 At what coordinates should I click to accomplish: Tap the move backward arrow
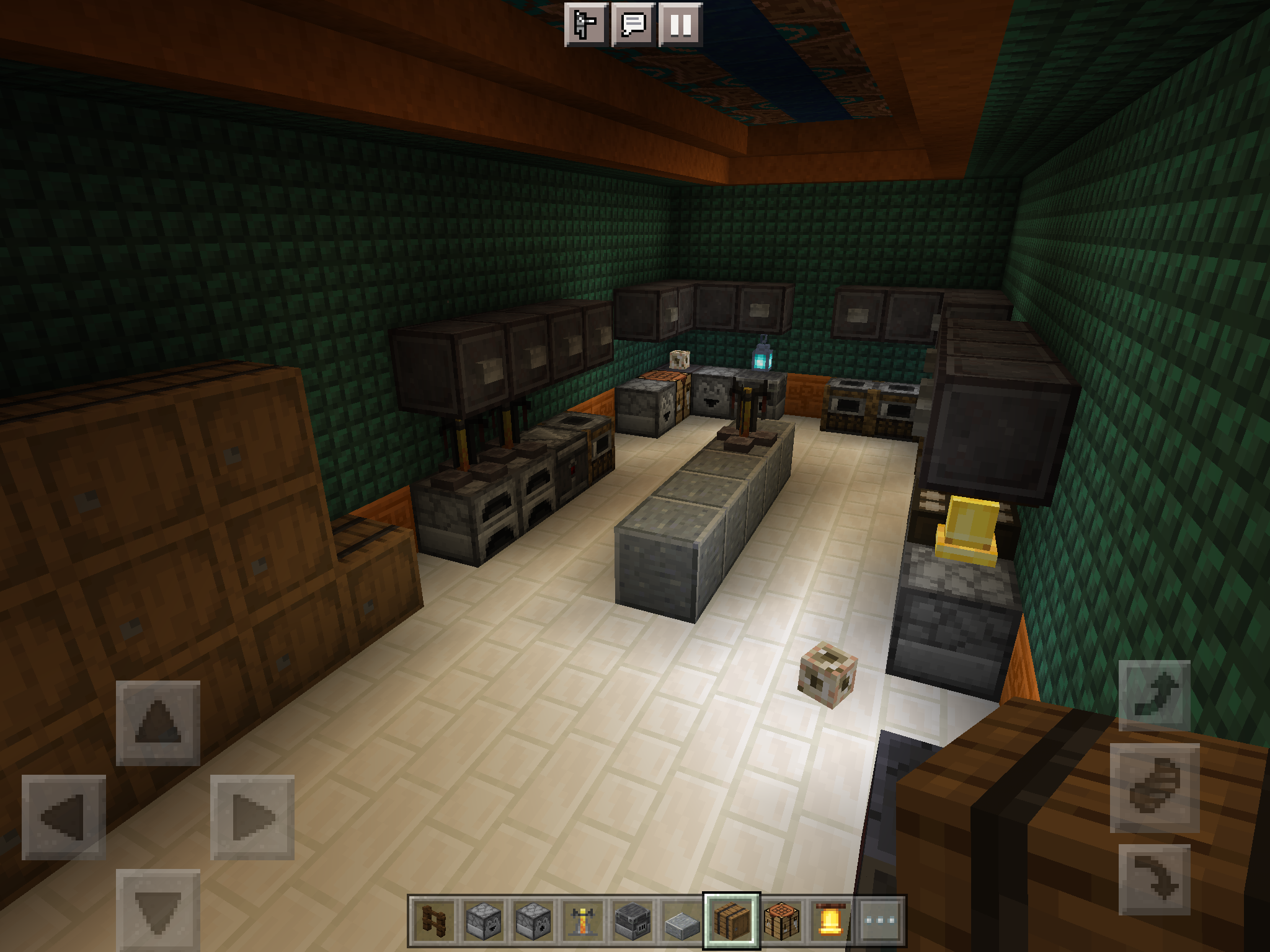tap(158, 909)
